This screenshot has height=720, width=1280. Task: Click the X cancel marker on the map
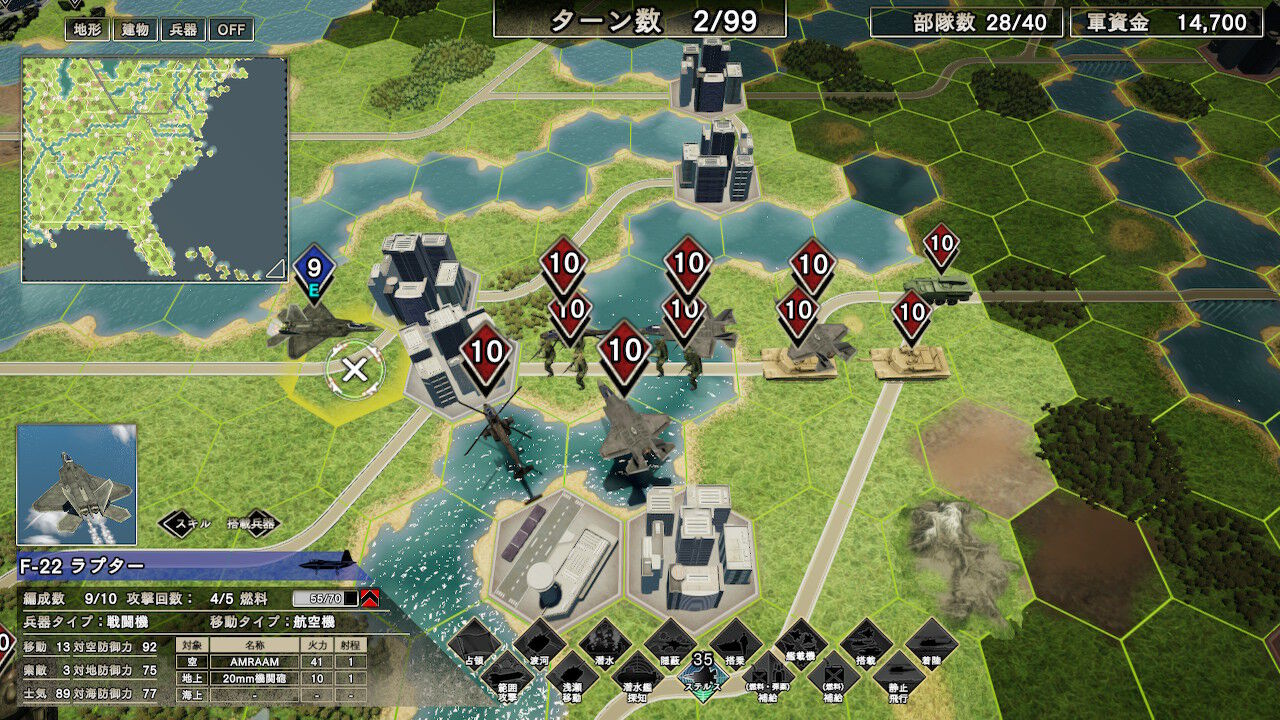click(x=355, y=372)
